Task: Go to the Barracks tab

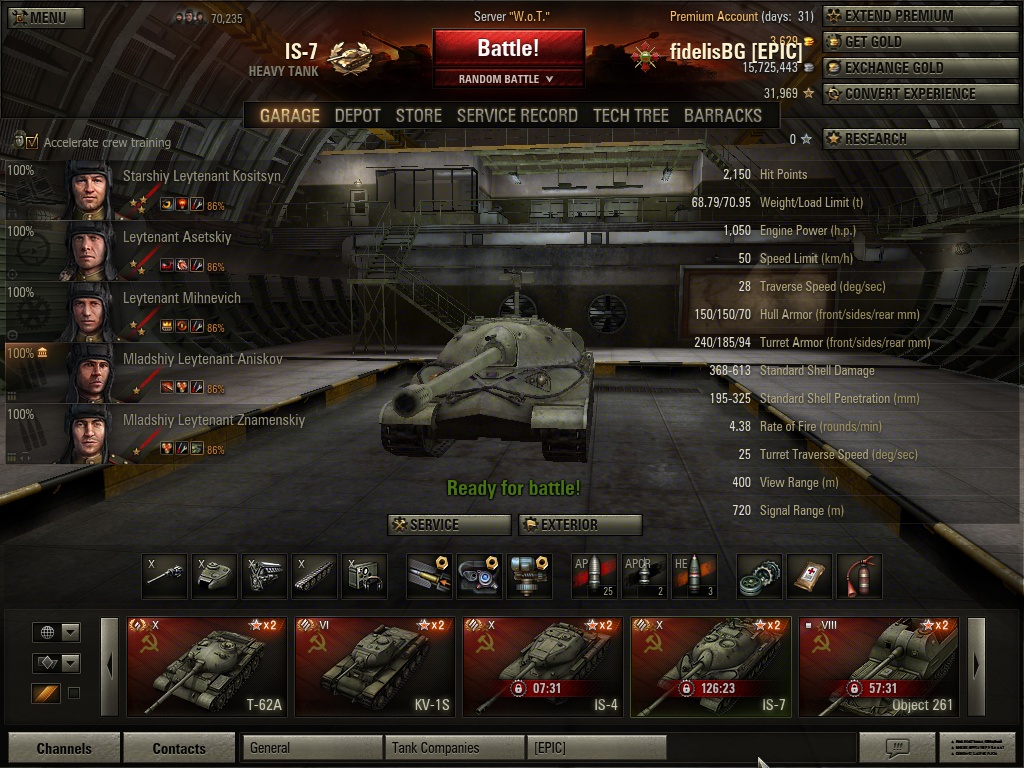Action: 722,116
